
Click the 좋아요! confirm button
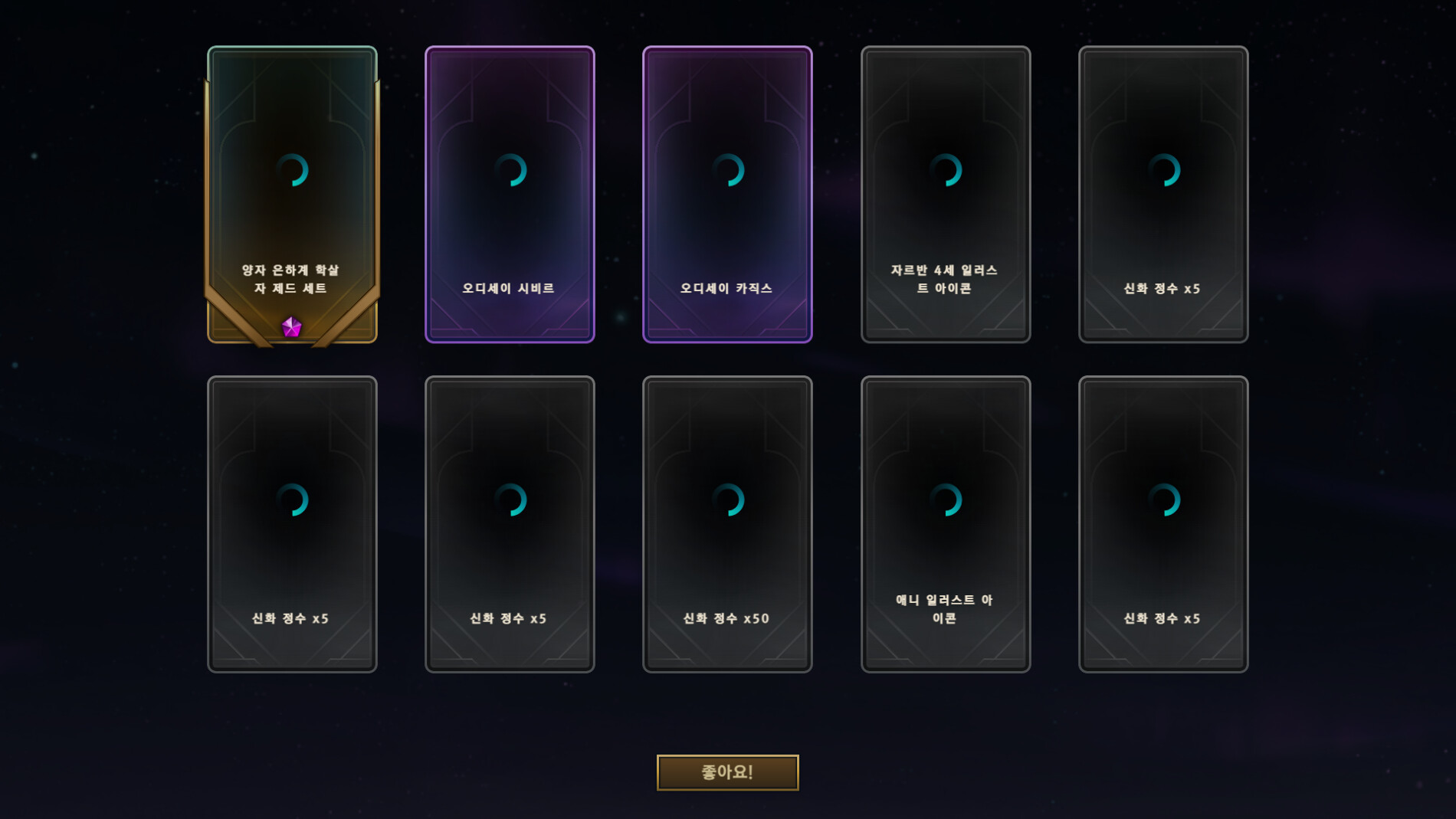pyautogui.click(x=727, y=772)
